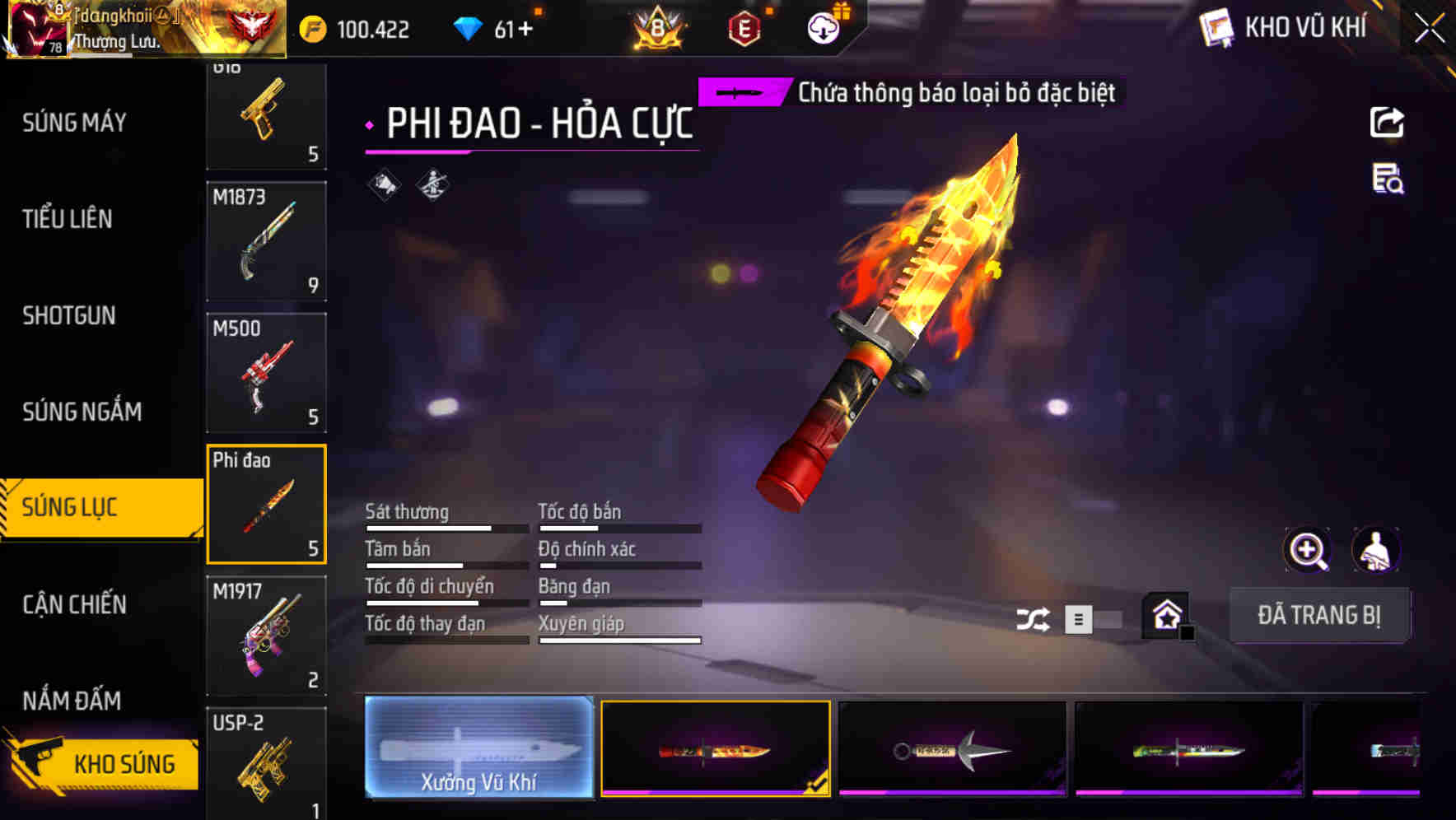Share the Phi Đao - Hỏa Cực skin
Viewport: 1456px width, 820px height.
(x=1388, y=122)
